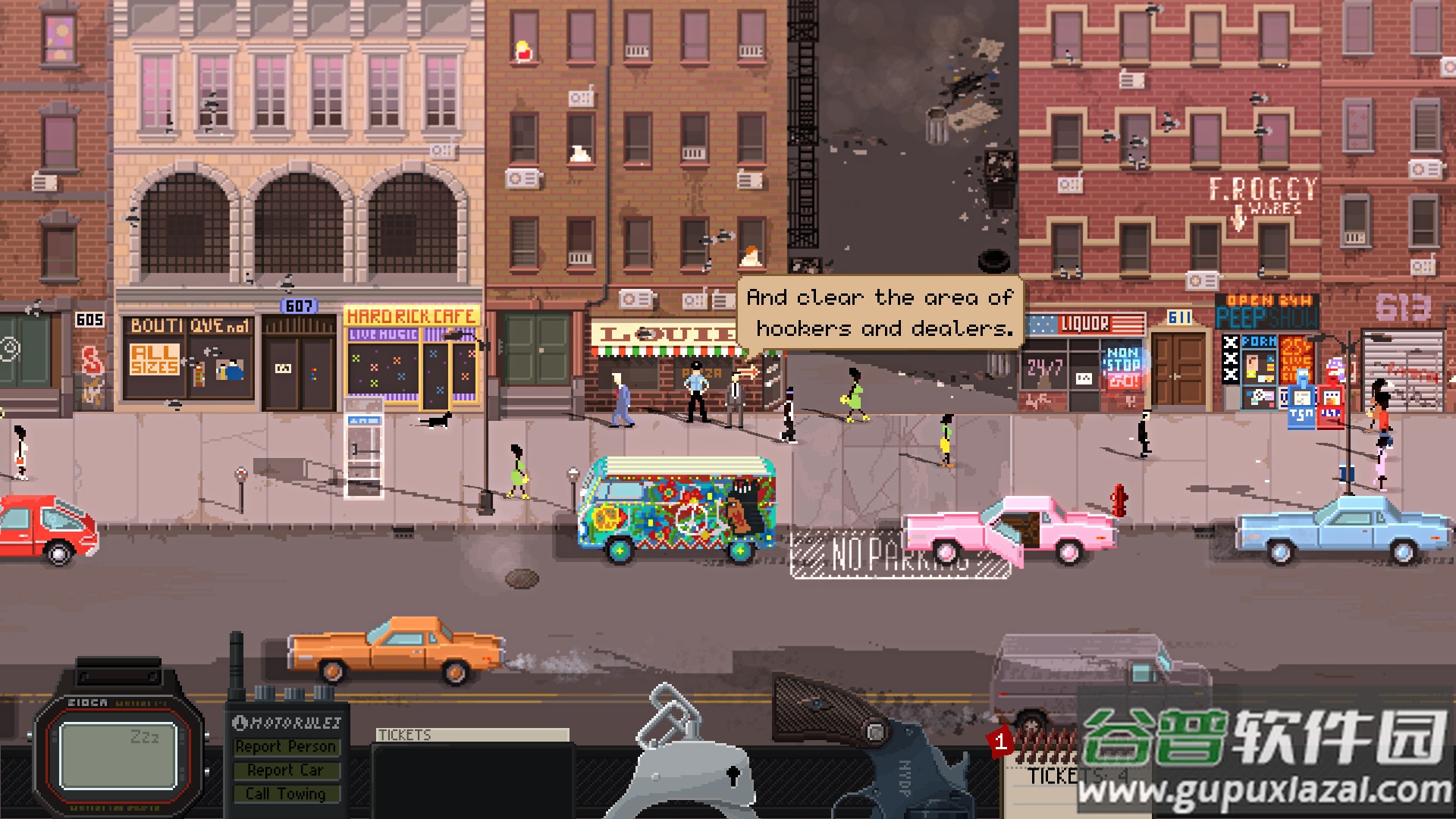Image resolution: width=1456 pixels, height=819 pixels.
Task: Call Towing from the radio menu
Action: (x=285, y=794)
